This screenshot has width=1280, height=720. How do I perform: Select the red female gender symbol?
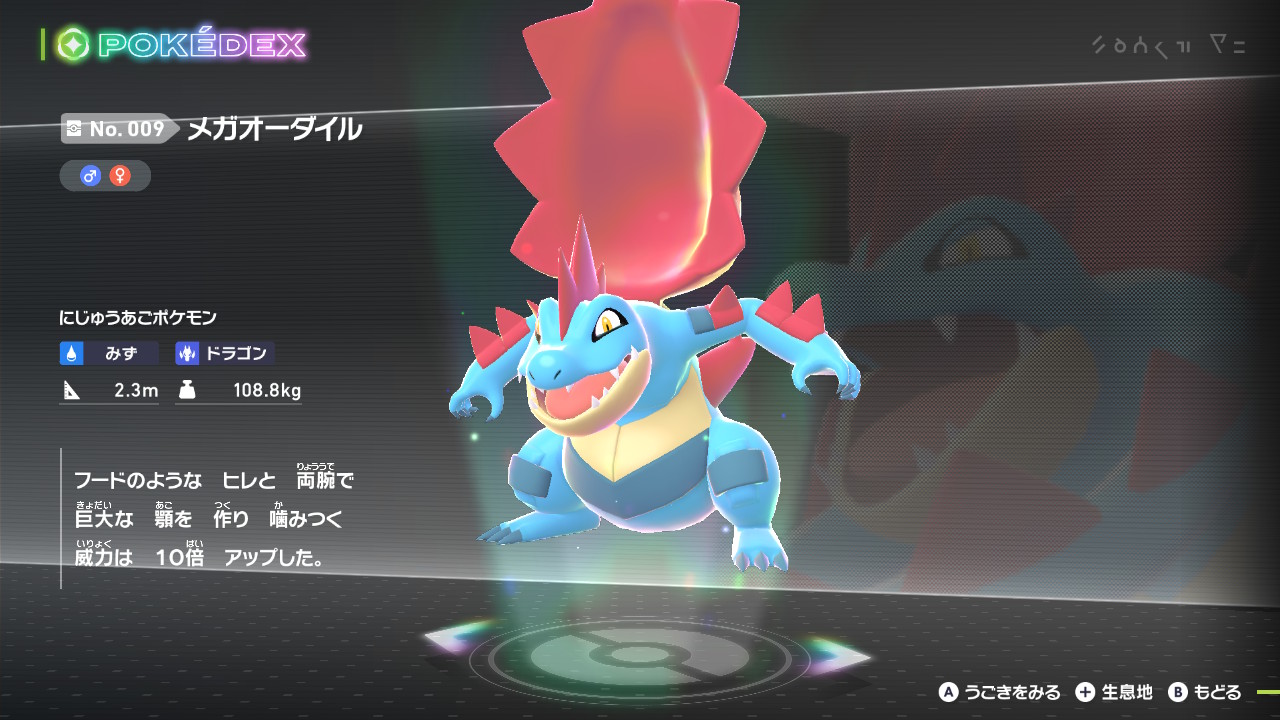pos(119,176)
